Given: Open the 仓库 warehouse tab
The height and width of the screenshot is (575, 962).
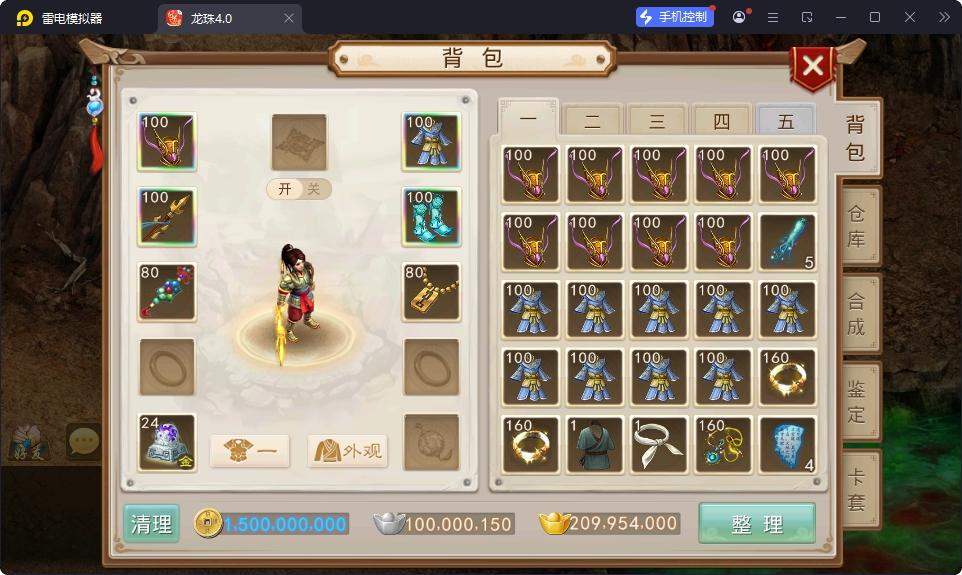Looking at the screenshot, I should point(857,226).
